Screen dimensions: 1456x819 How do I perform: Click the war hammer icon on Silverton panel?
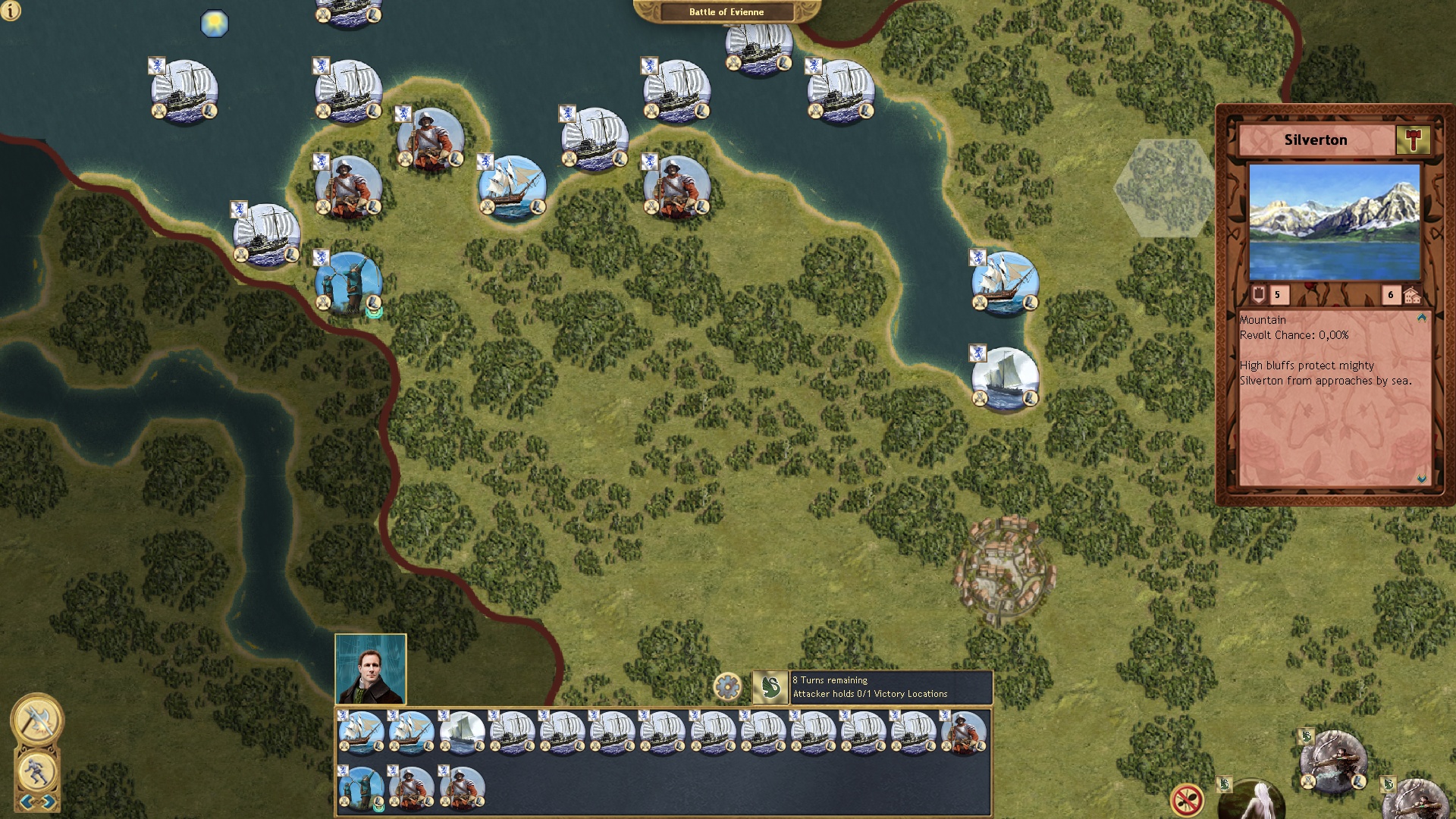click(1412, 140)
